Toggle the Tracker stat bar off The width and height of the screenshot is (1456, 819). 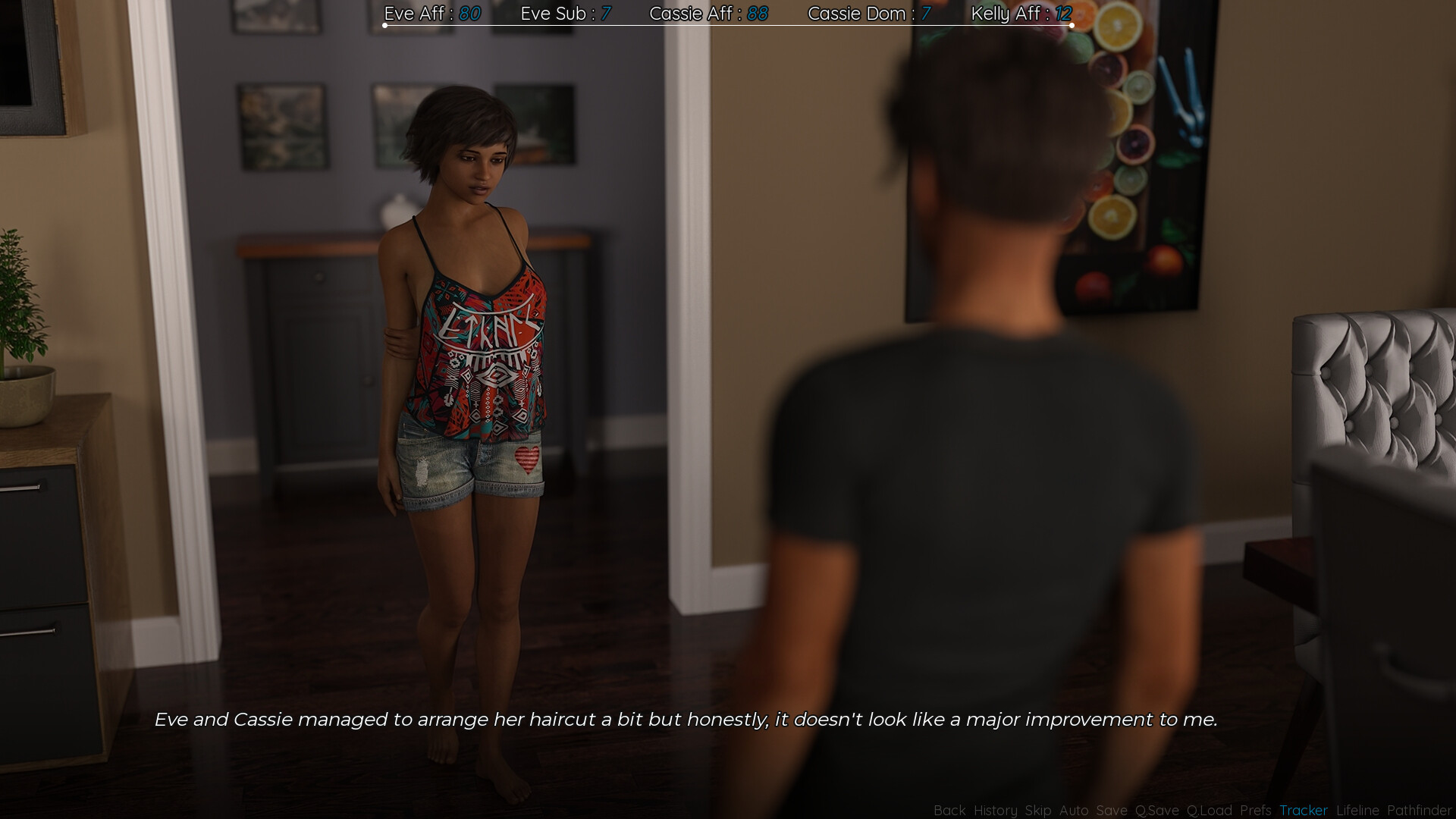(x=1303, y=811)
